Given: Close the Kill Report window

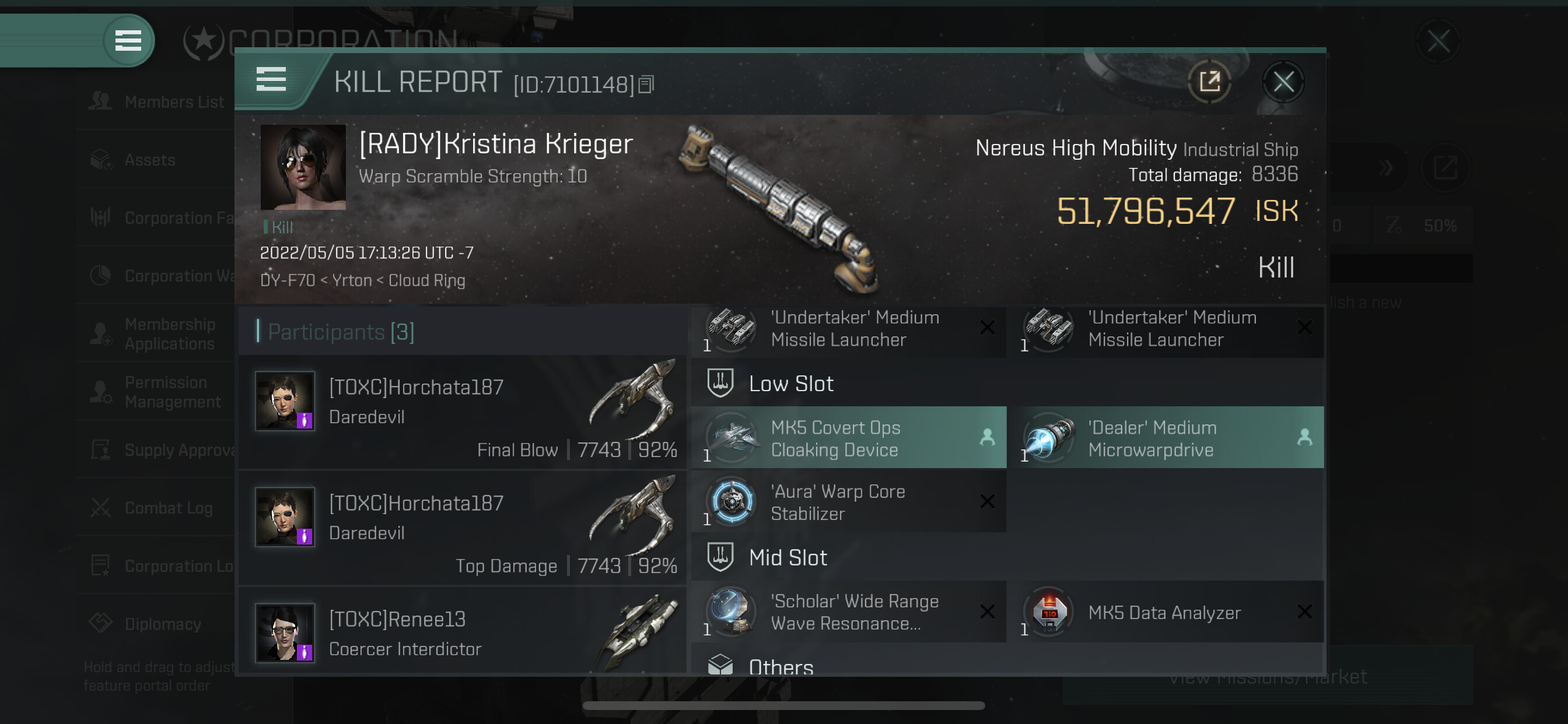Looking at the screenshot, I should pyautogui.click(x=1283, y=82).
